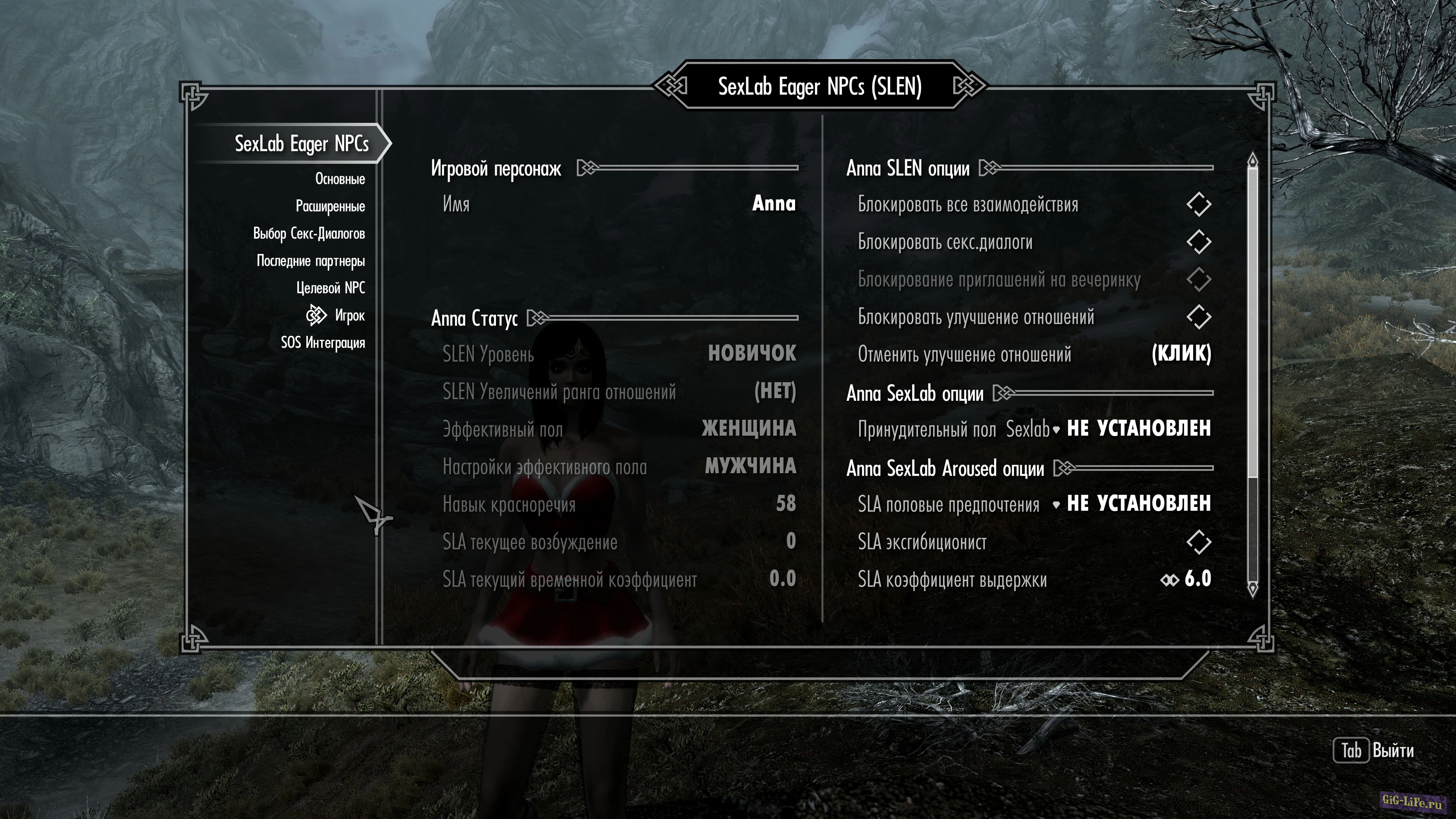The width and height of the screenshot is (1456, 819).
Task: Toggle Блокировать все взаимодействия option
Action: pyautogui.click(x=1198, y=205)
